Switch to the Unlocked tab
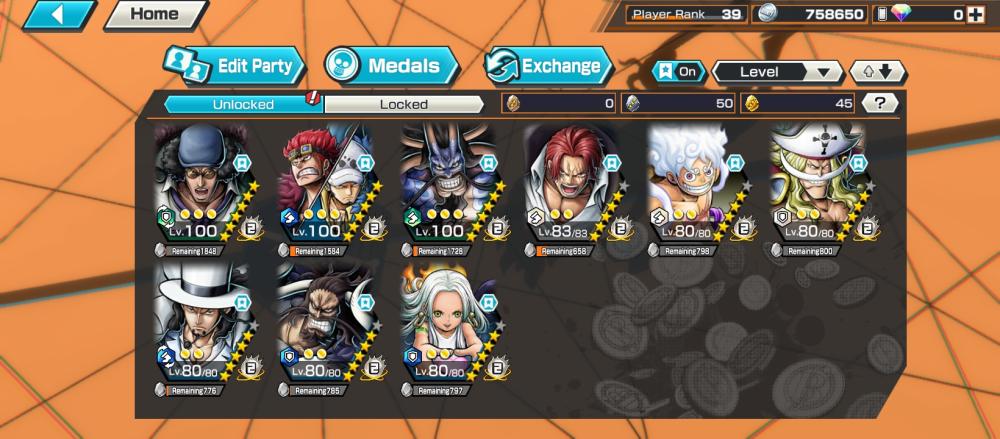Image resolution: width=1000 pixels, height=439 pixels. point(242,104)
